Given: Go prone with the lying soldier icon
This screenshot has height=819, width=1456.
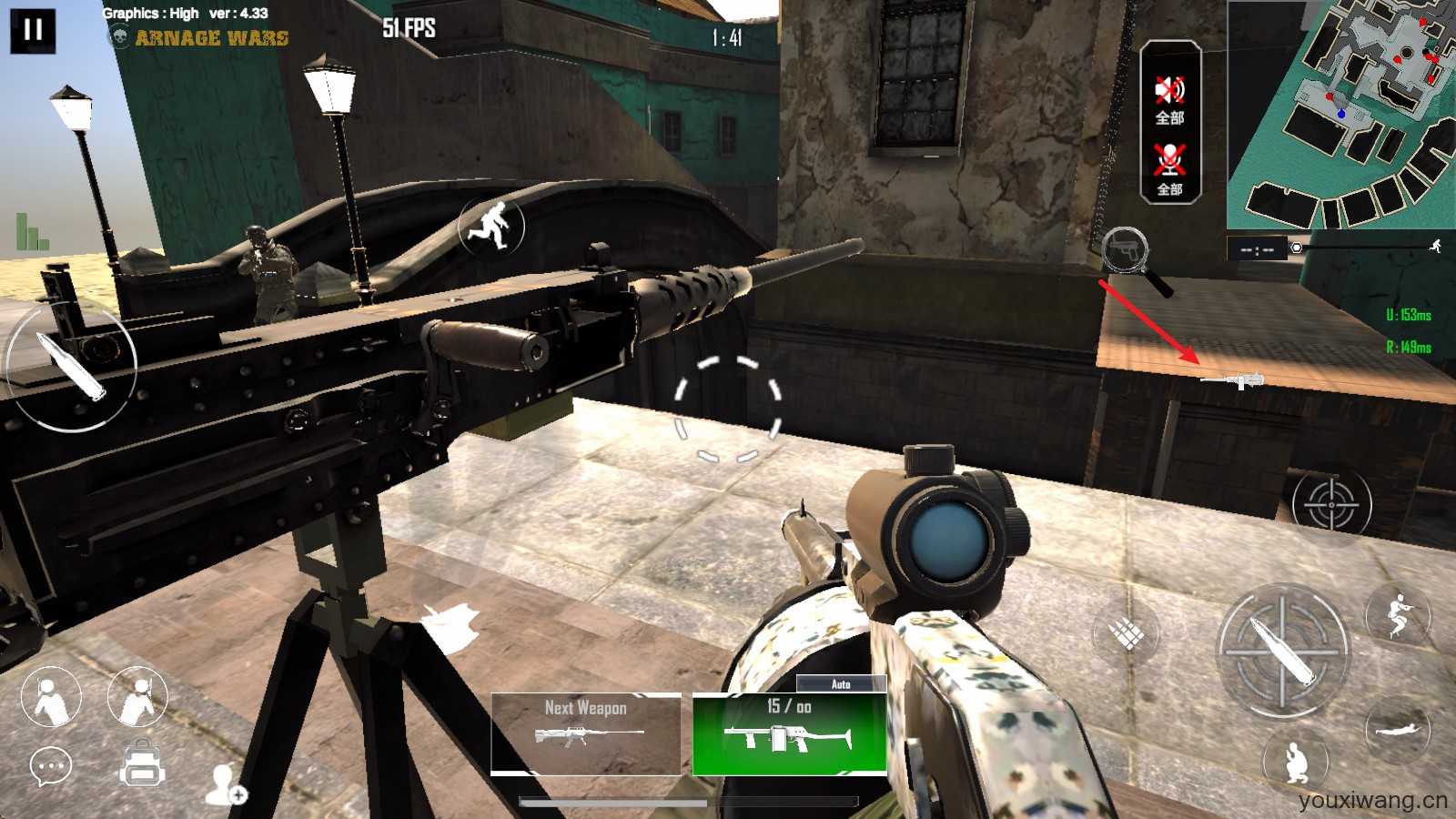Looking at the screenshot, I should pyautogui.click(x=1397, y=730).
